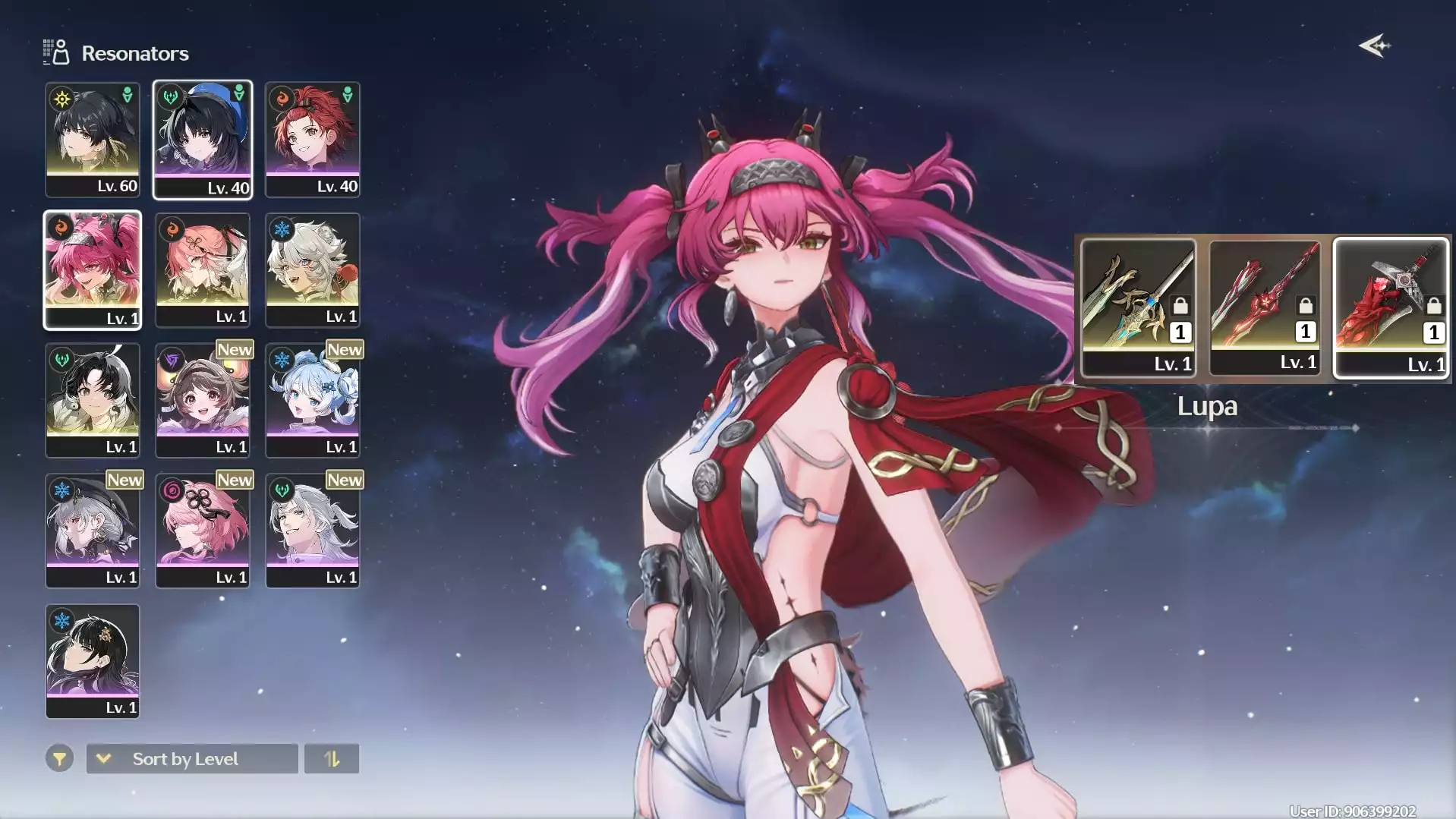The width and height of the screenshot is (1456, 819).
Task: Pick the dark-haired resonator with gold hairpin
Action: pos(93,661)
